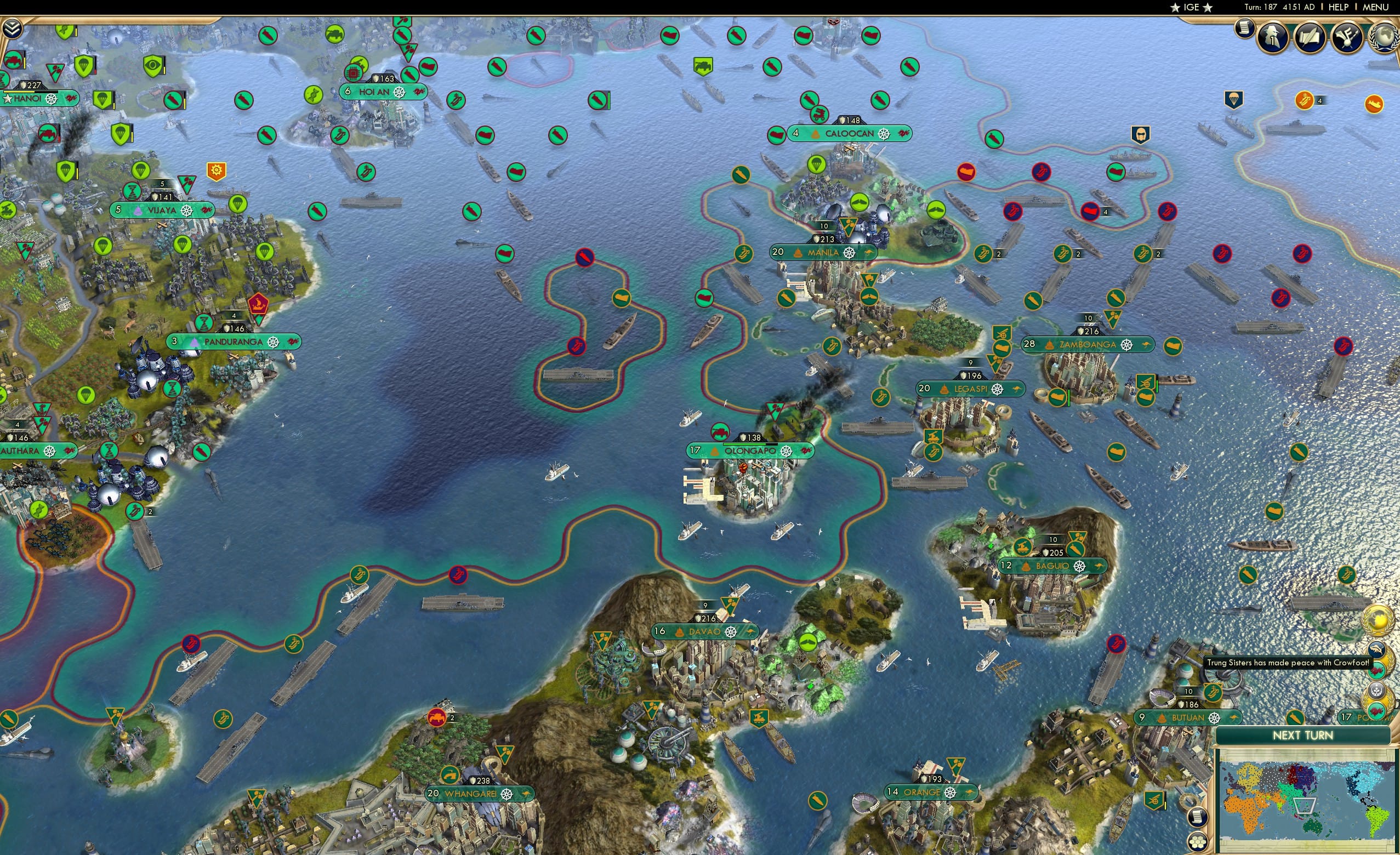1400x855 pixels.
Task: Open the Diplomacy Overview quill-and-scroll icon
Action: click(1310, 36)
